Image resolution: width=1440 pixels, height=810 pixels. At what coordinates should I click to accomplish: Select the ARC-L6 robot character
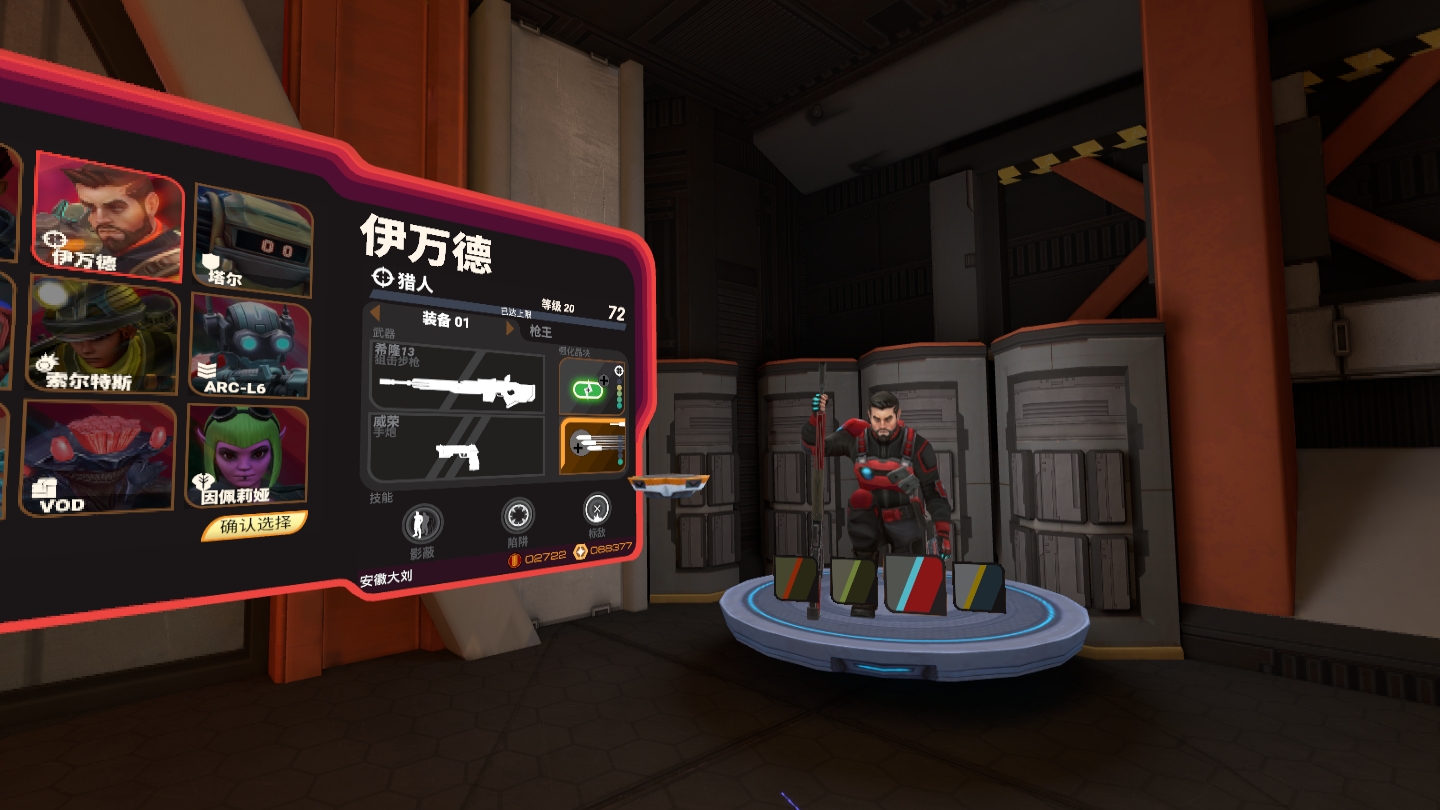249,347
